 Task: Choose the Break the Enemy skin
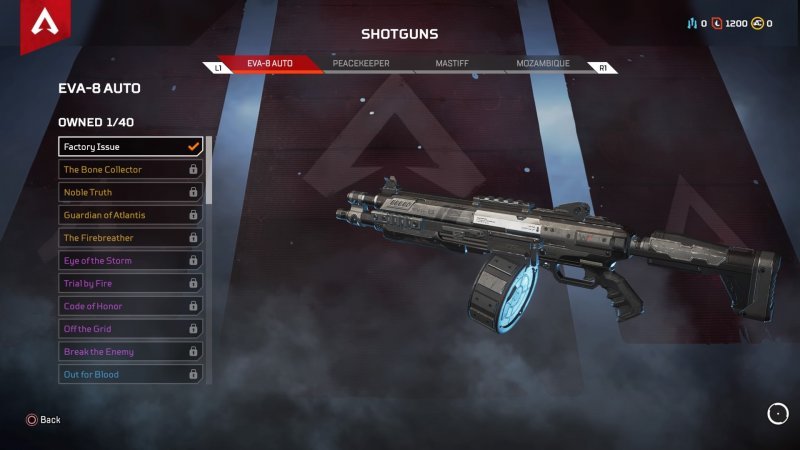131,352
